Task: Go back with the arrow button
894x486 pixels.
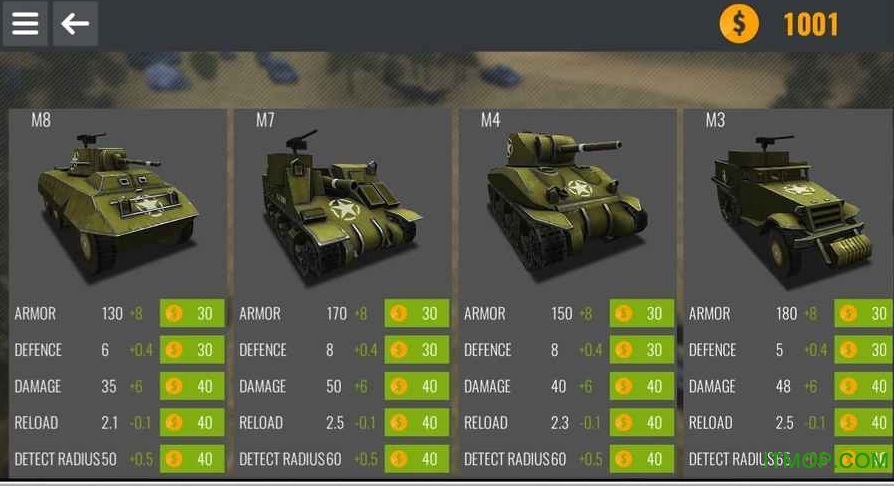Action: coord(75,23)
